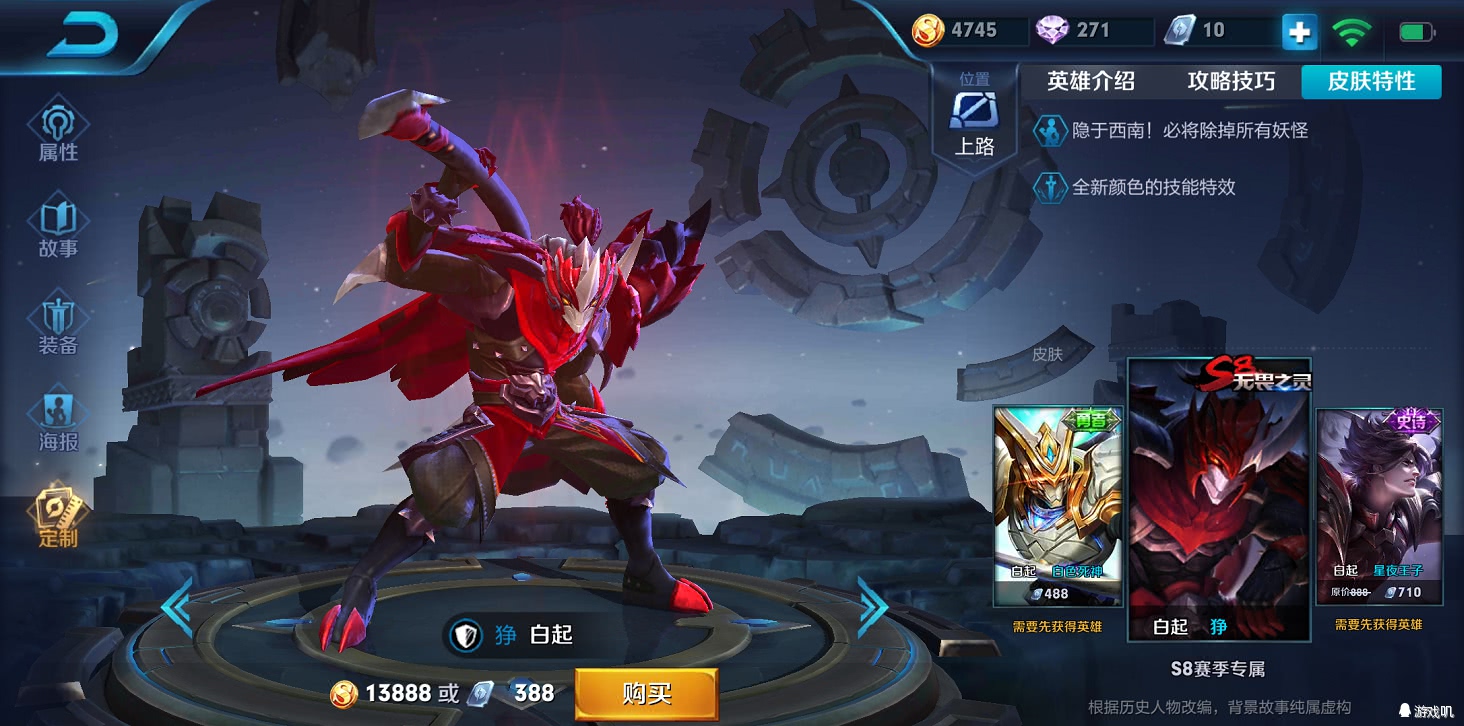Open the 属性 attributes panel
The height and width of the screenshot is (726, 1464).
(58, 132)
